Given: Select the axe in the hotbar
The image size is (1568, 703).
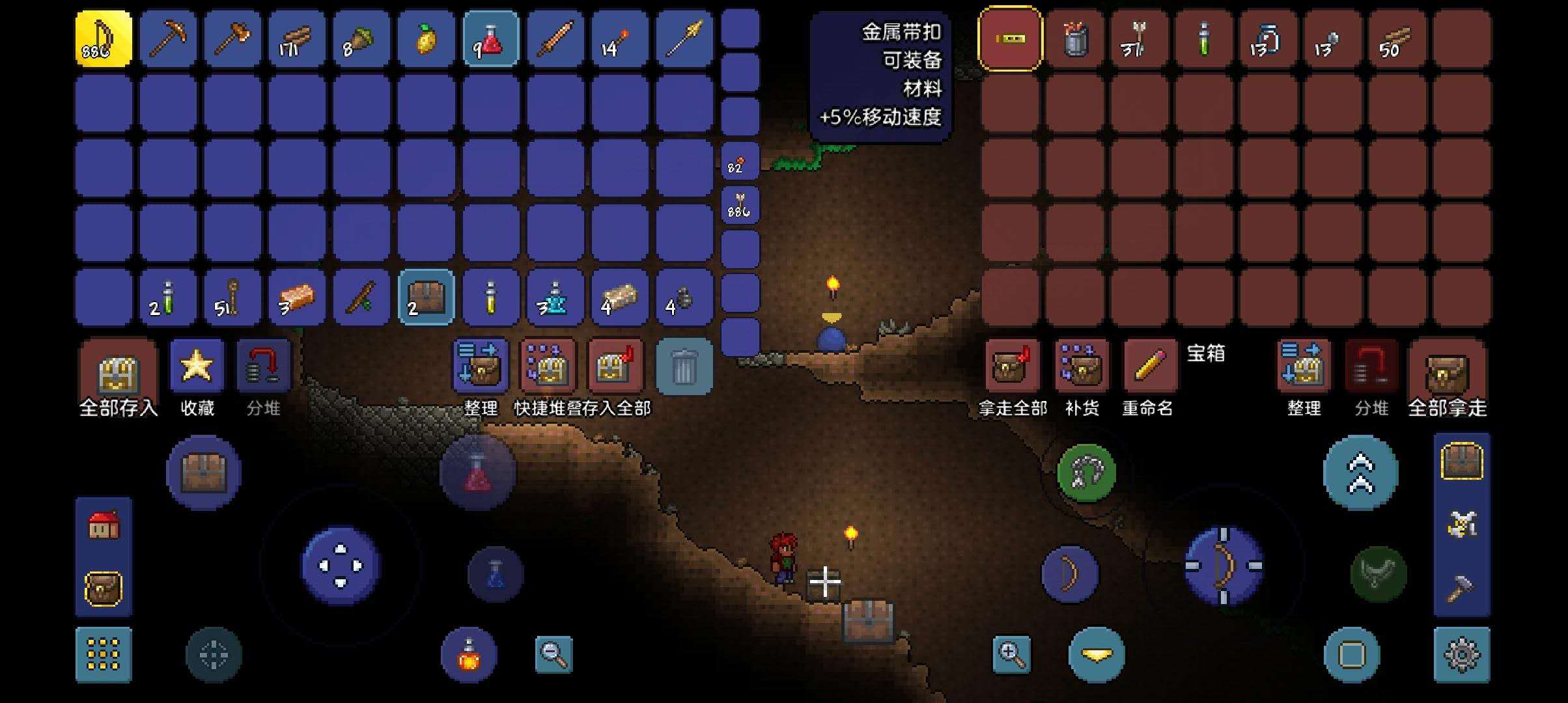Looking at the screenshot, I should (234, 39).
